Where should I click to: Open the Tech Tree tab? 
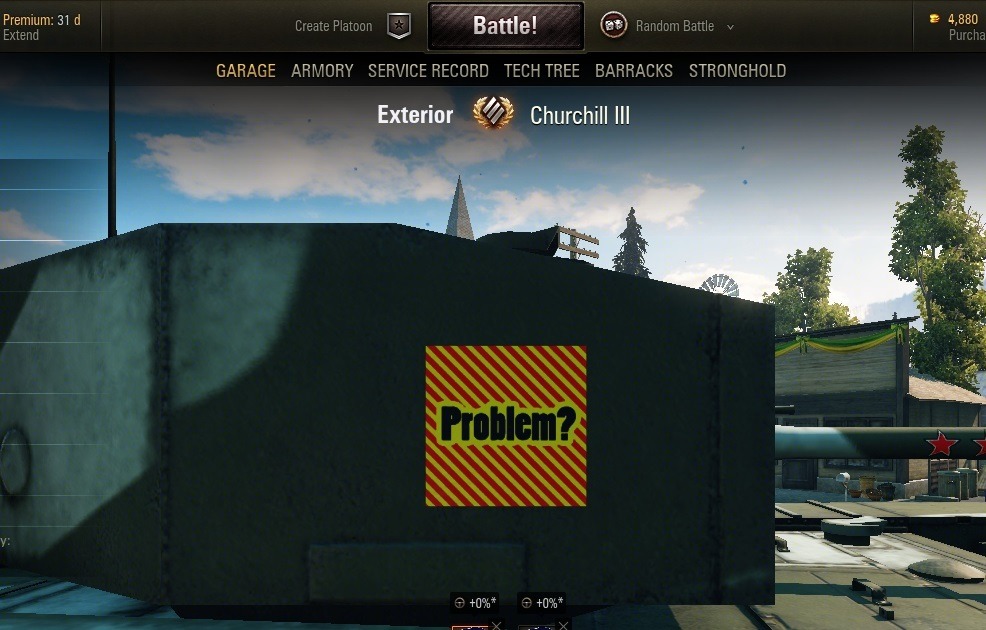(541, 71)
